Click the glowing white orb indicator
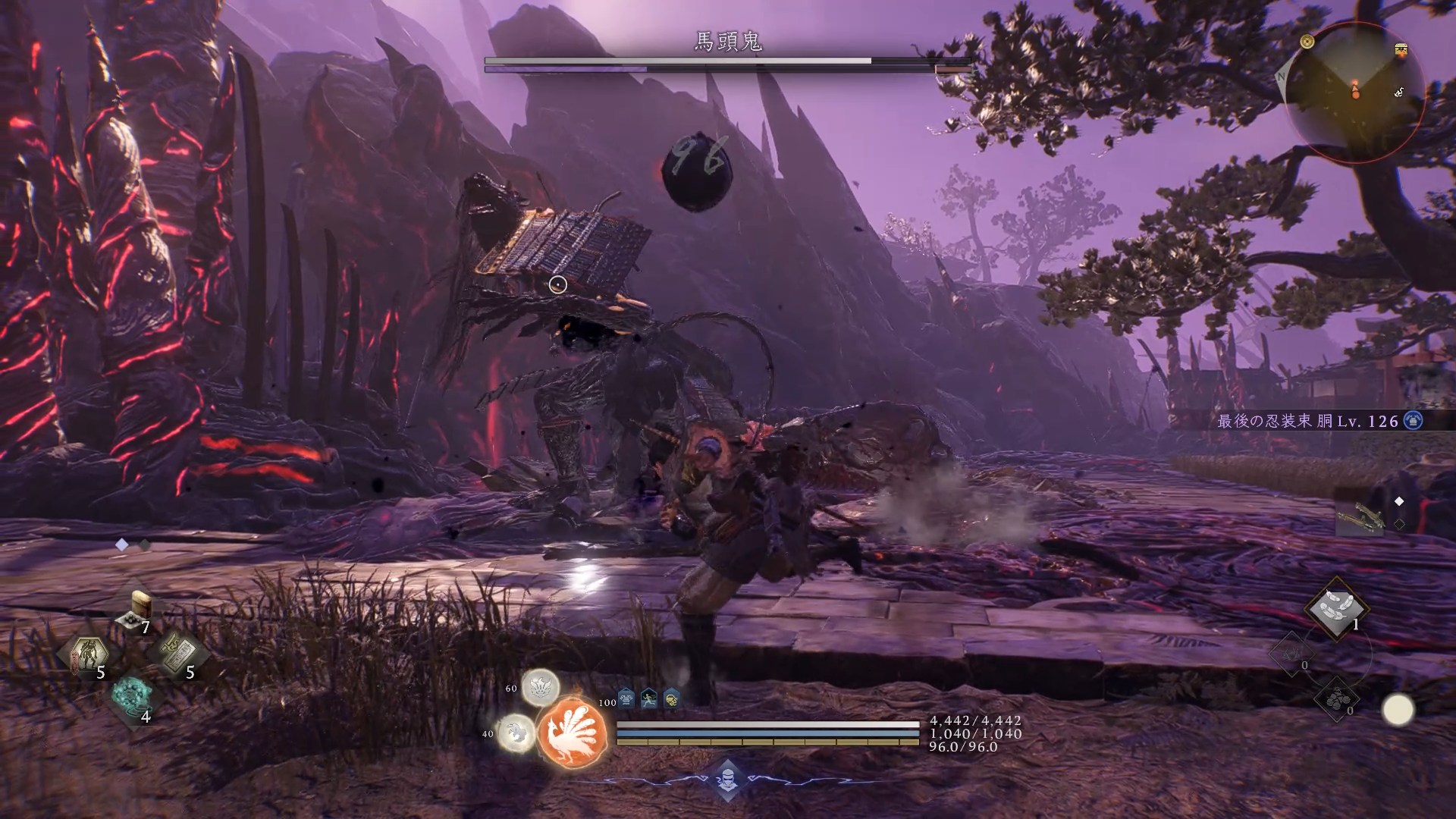Image resolution: width=1456 pixels, height=819 pixels. click(1398, 711)
